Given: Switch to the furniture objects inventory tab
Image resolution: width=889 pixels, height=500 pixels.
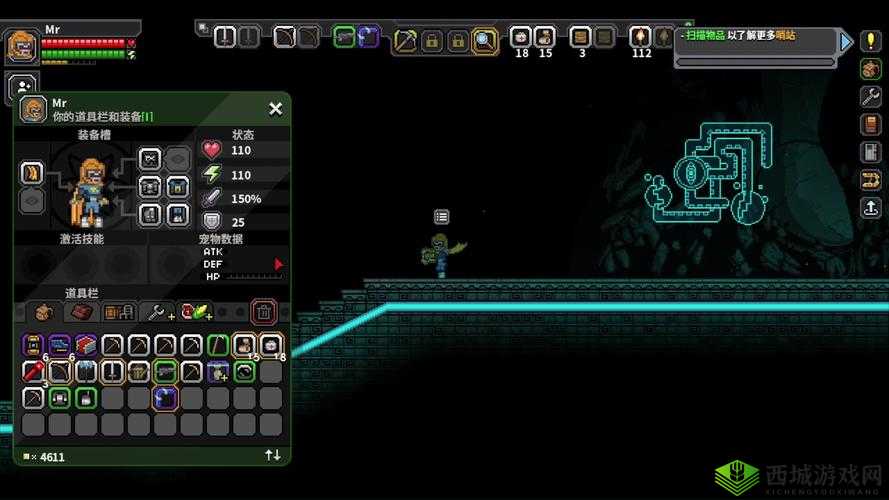Looking at the screenshot, I should coord(119,312).
